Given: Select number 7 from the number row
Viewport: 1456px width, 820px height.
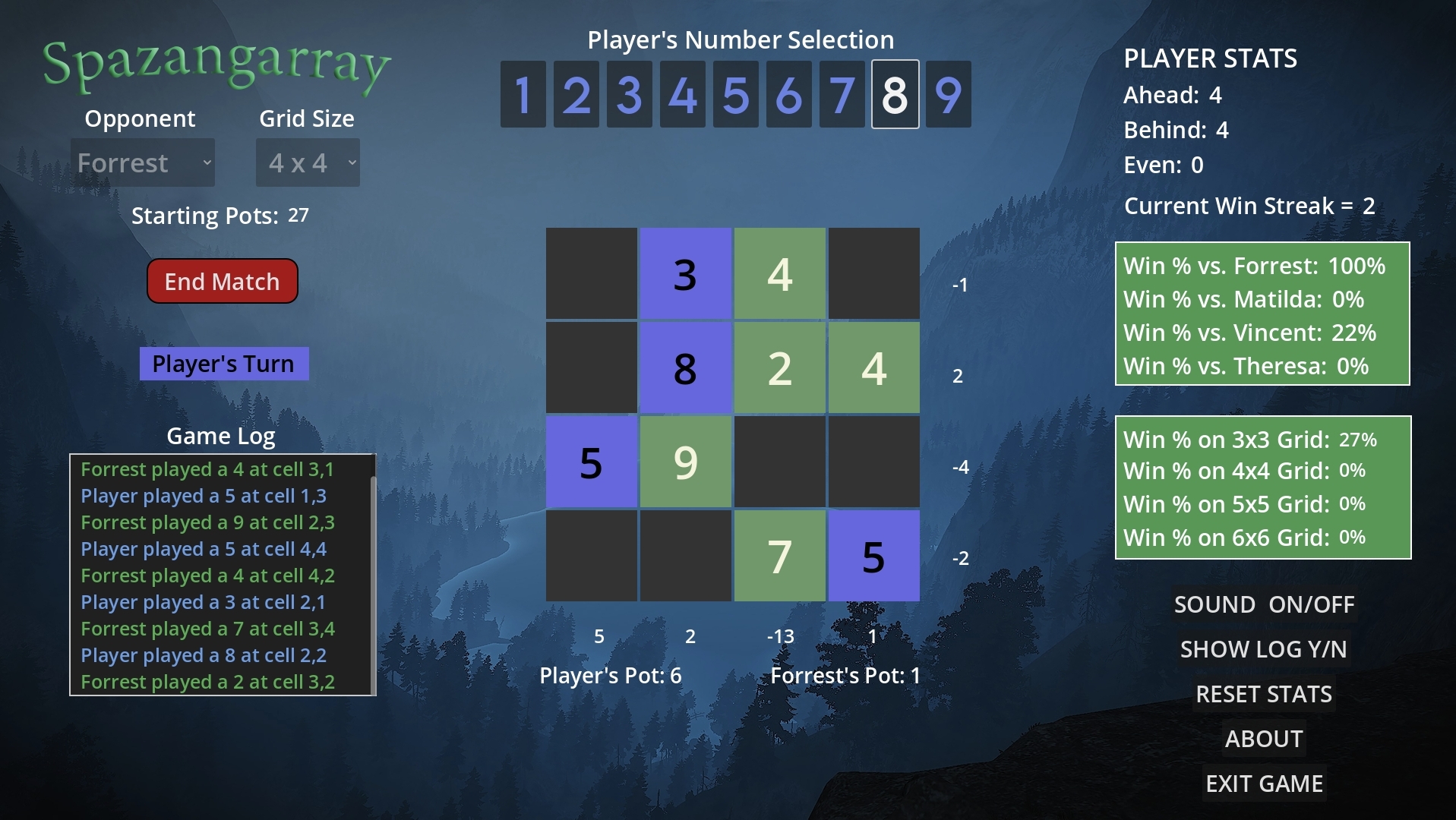Looking at the screenshot, I should (x=842, y=94).
